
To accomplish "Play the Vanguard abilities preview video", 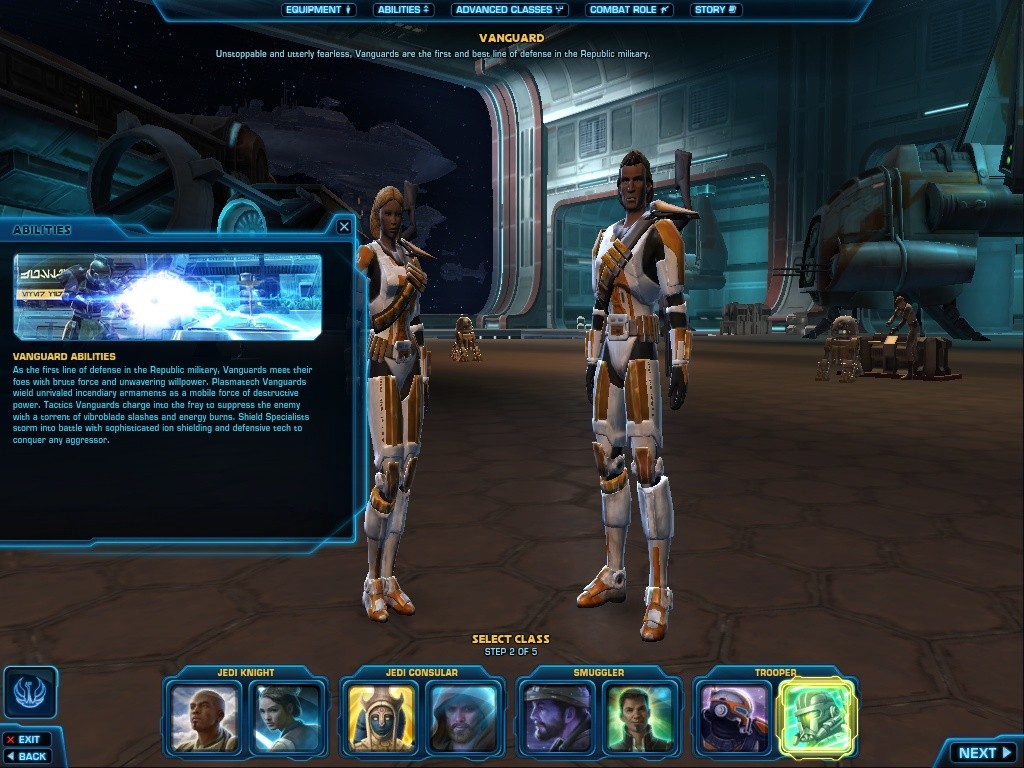I will pyautogui.click(x=168, y=296).
